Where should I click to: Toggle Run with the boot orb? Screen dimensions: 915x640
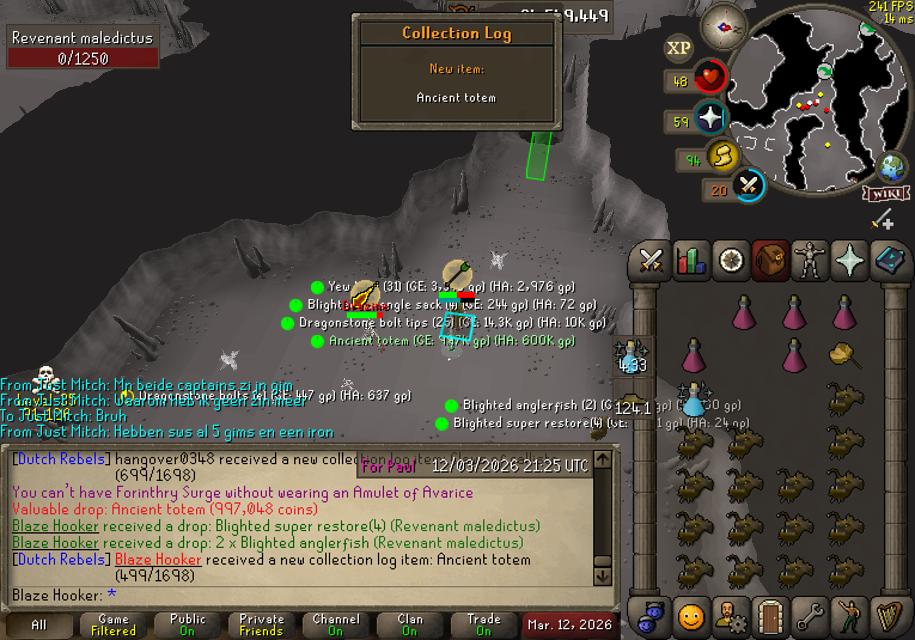coord(722,157)
